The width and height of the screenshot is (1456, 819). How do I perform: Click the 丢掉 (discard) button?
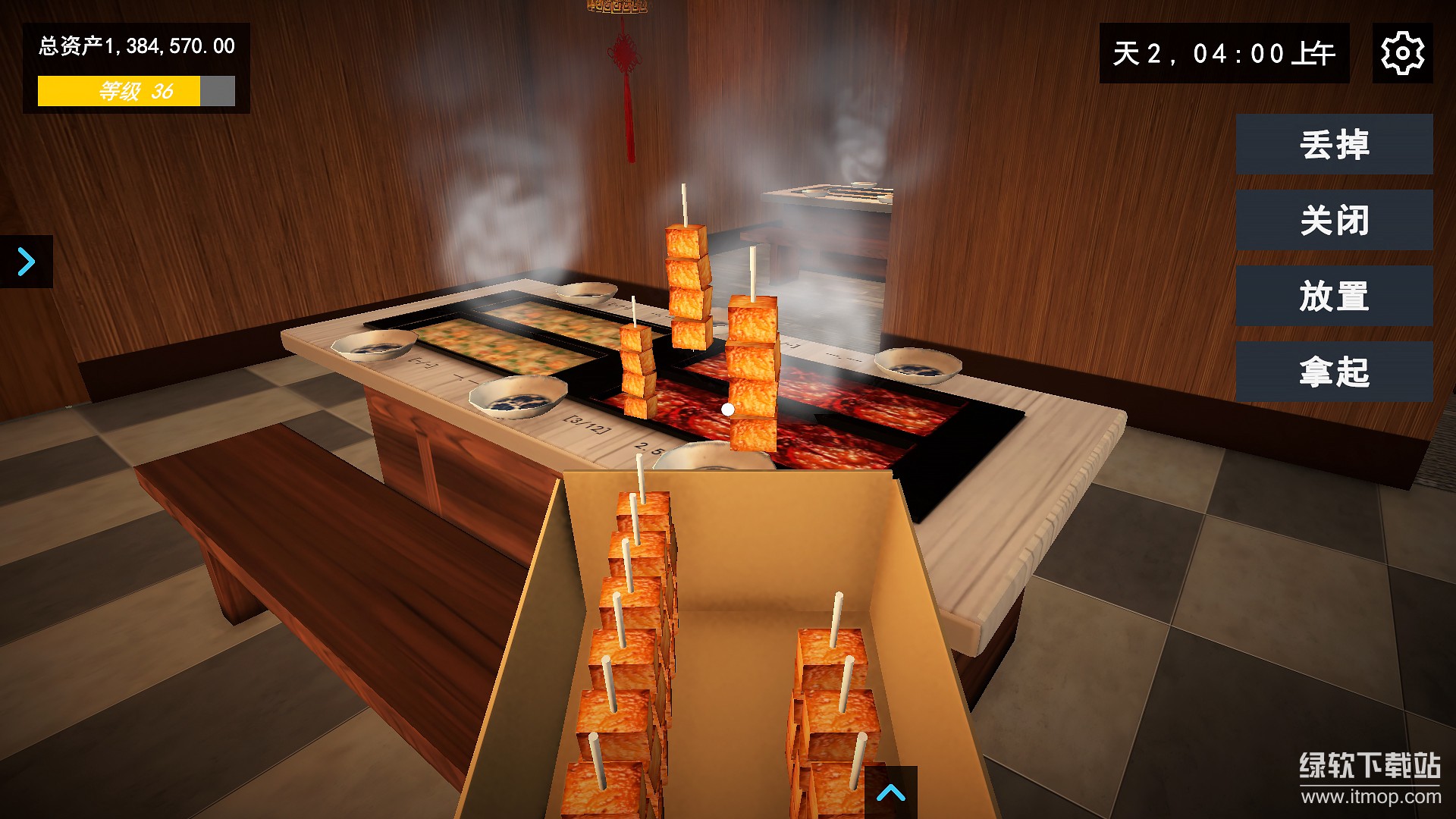click(1334, 144)
